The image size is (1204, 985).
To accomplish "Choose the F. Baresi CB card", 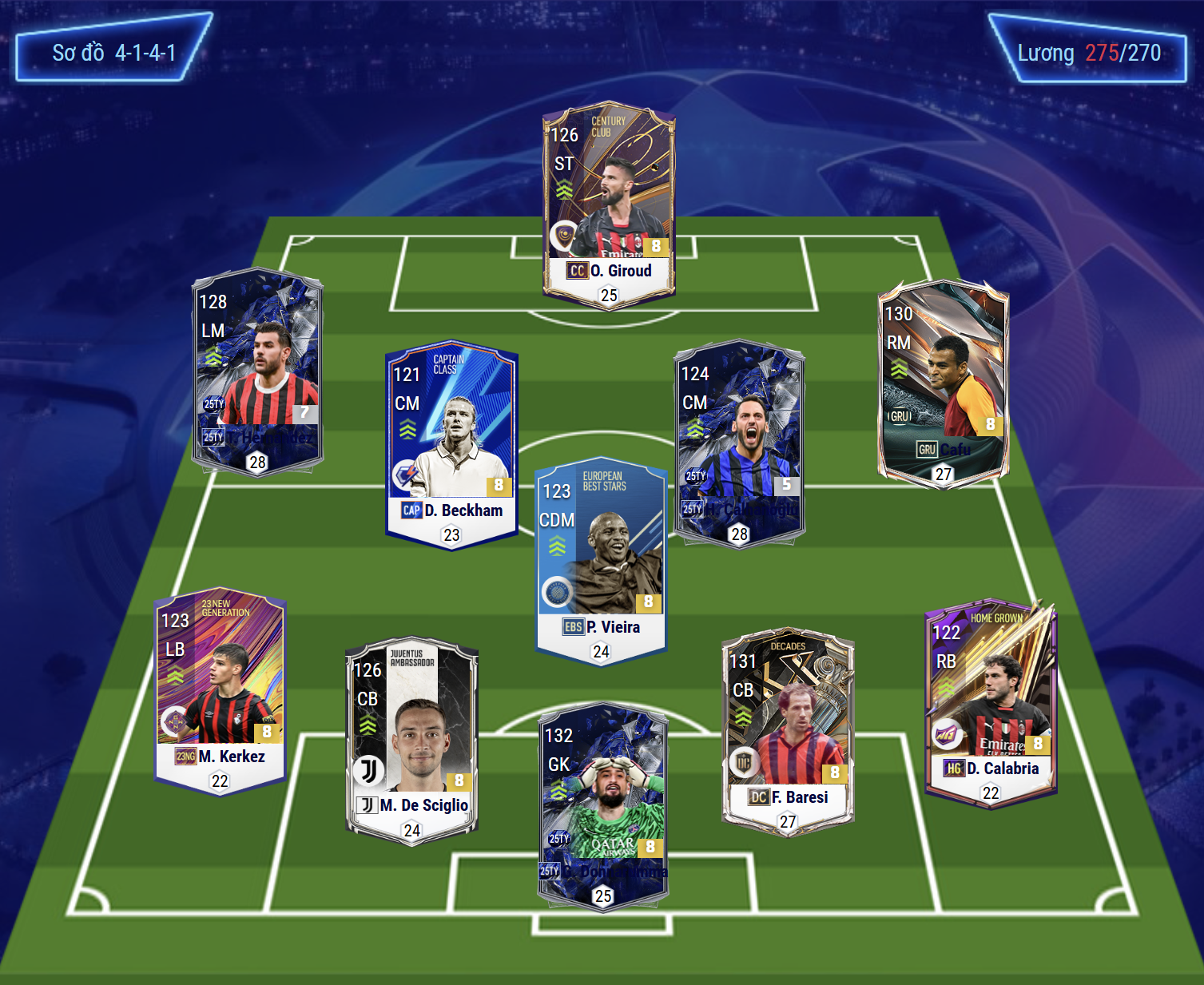I will coord(788,732).
